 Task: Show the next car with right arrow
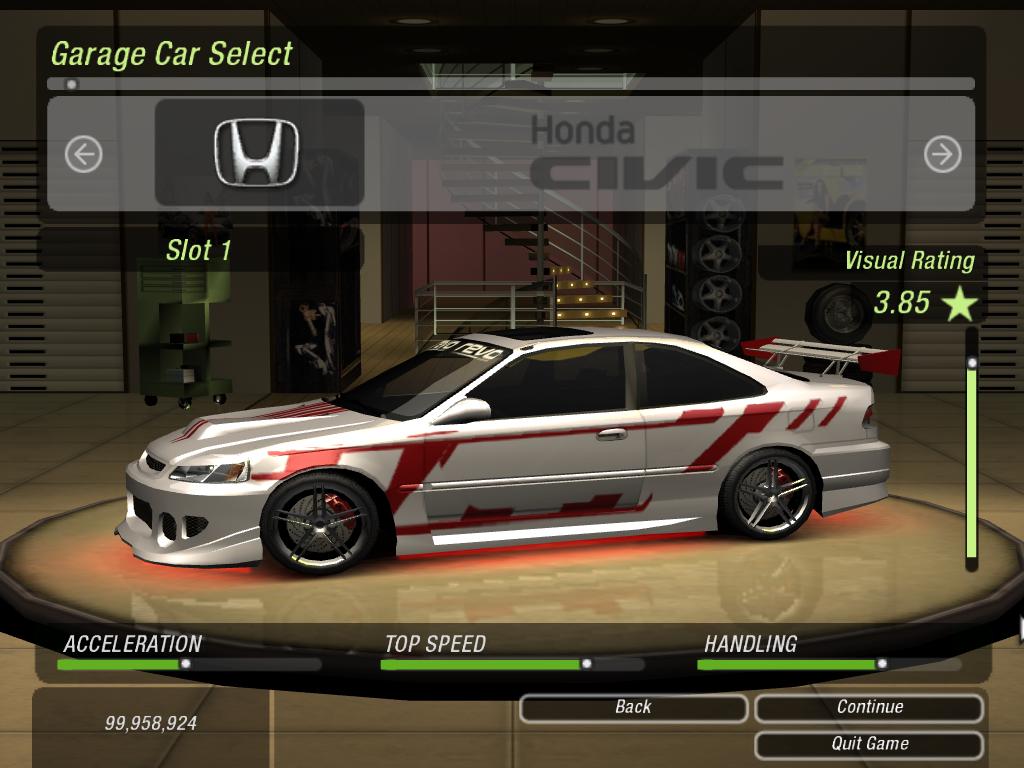pyautogui.click(x=942, y=154)
